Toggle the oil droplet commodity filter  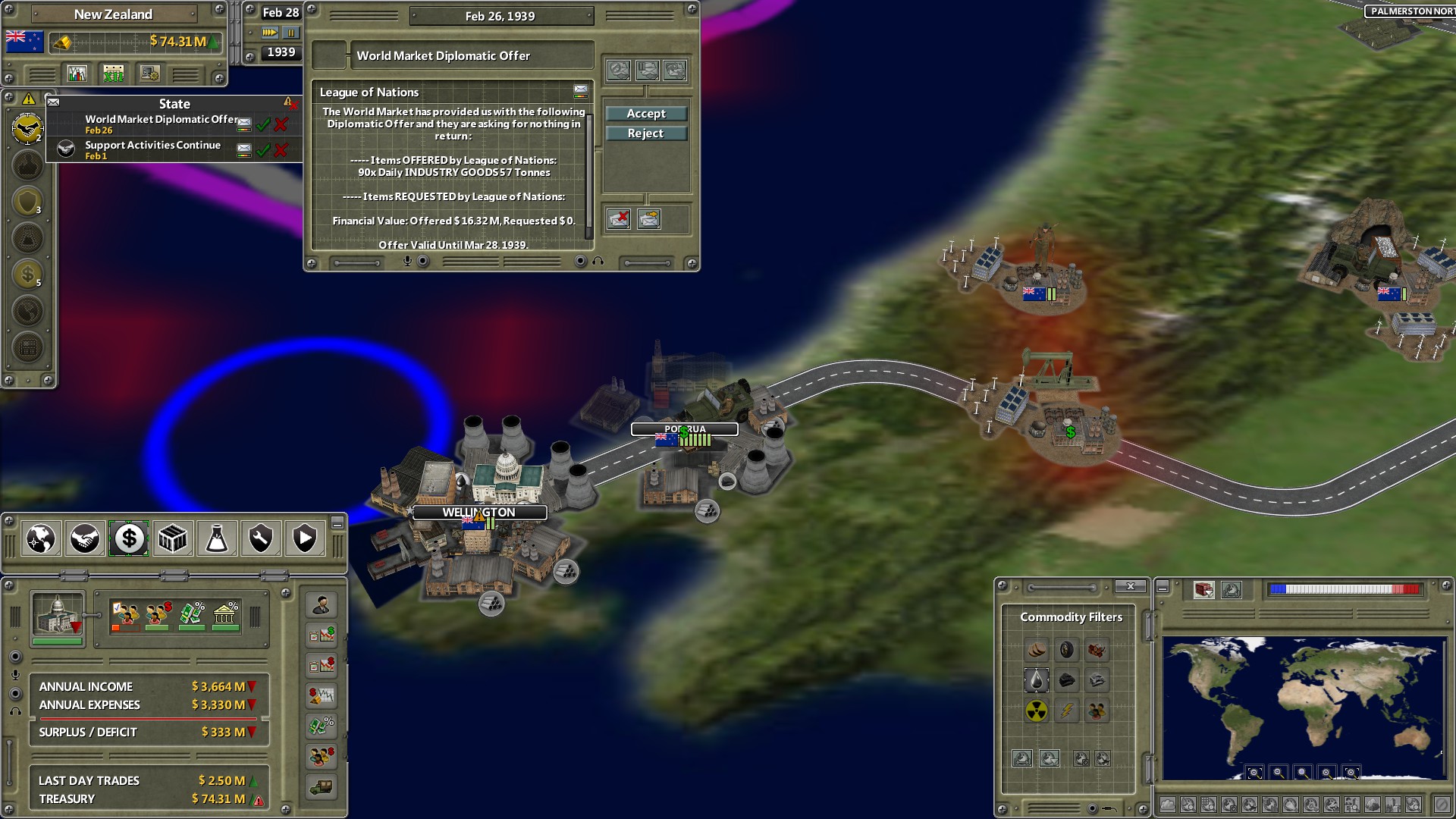1037,680
